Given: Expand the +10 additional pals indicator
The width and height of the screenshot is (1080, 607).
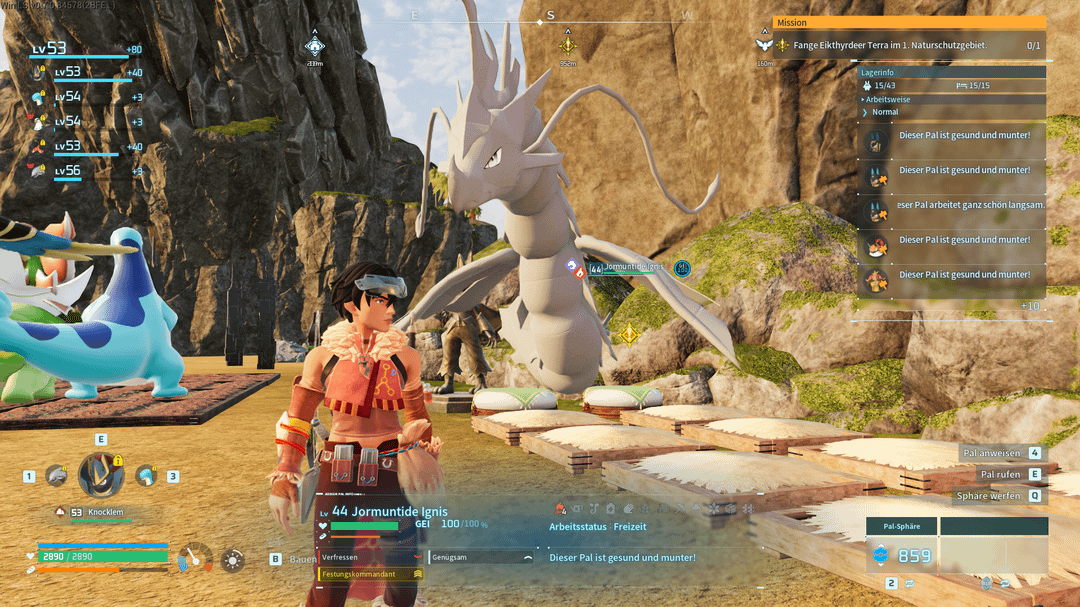Looking at the screenshot, I should (1030, 306).
